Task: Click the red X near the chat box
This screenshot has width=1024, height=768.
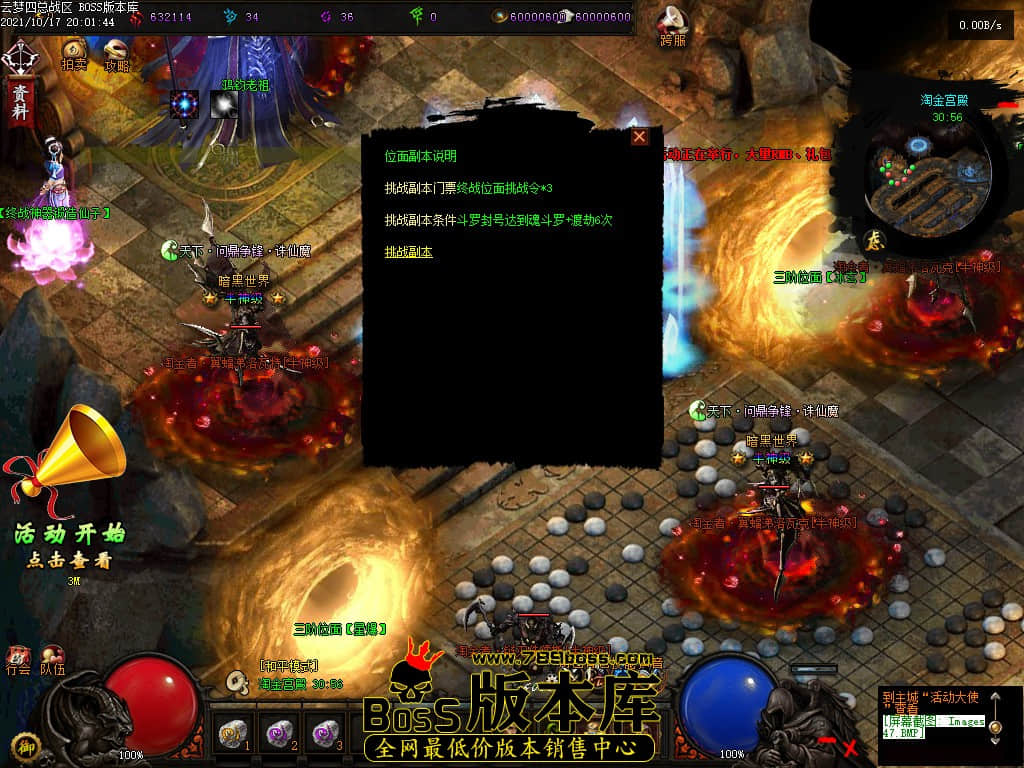Action: [851, 746]
